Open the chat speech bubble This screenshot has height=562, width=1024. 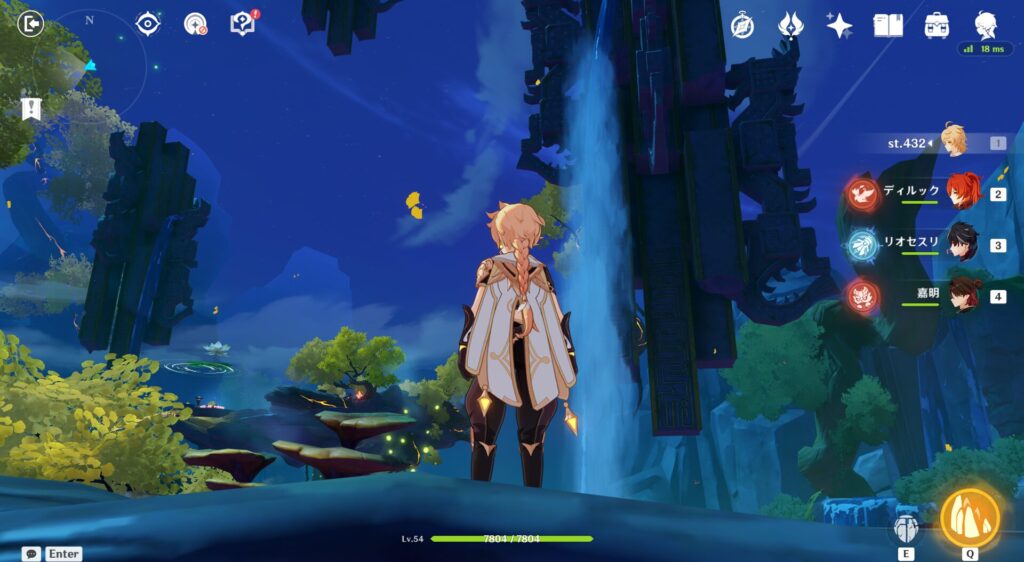31,553
